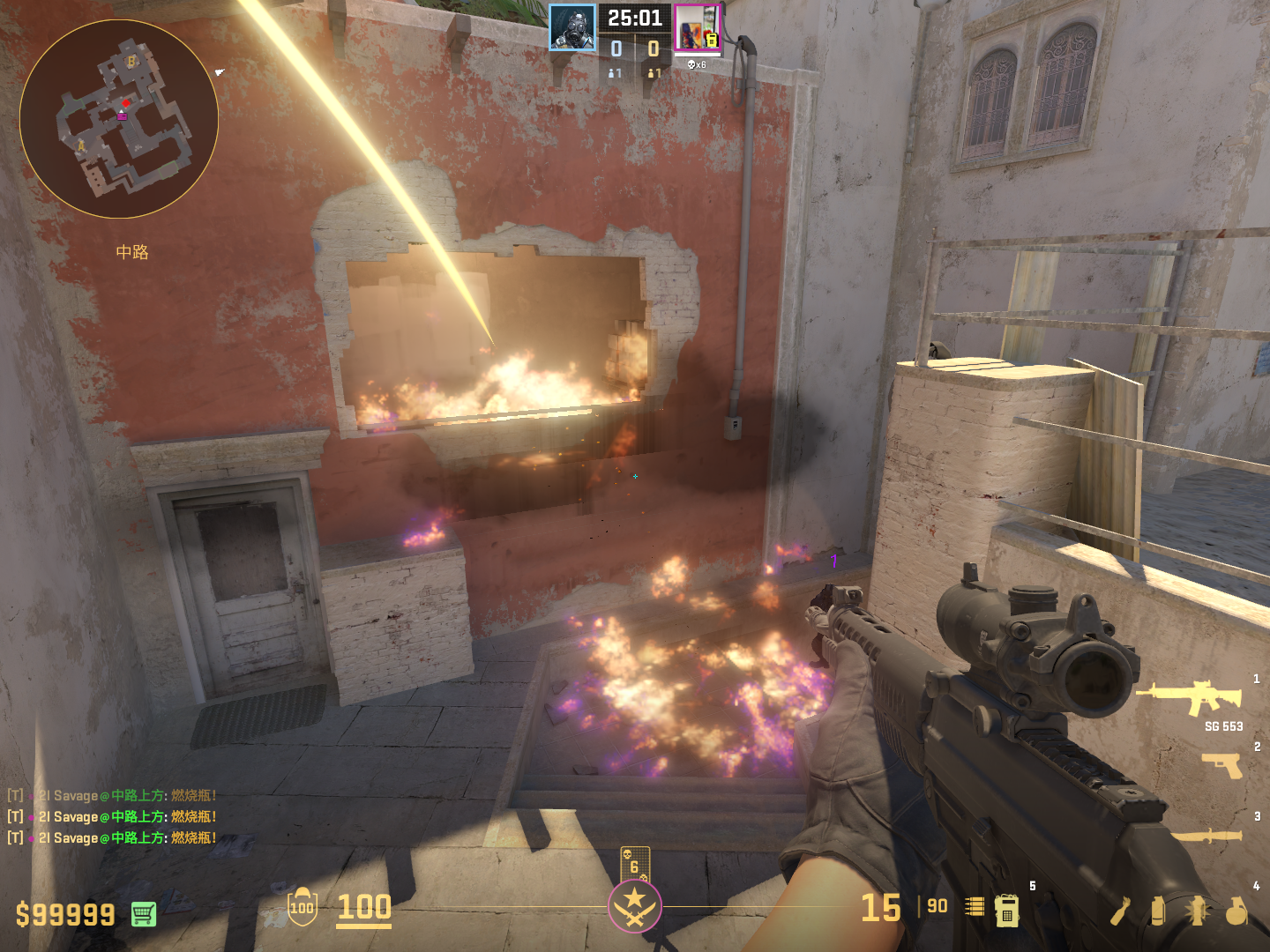
Task: Click the gas-mask player avatar
Action: pyautogui.click(x=572, y=27)
